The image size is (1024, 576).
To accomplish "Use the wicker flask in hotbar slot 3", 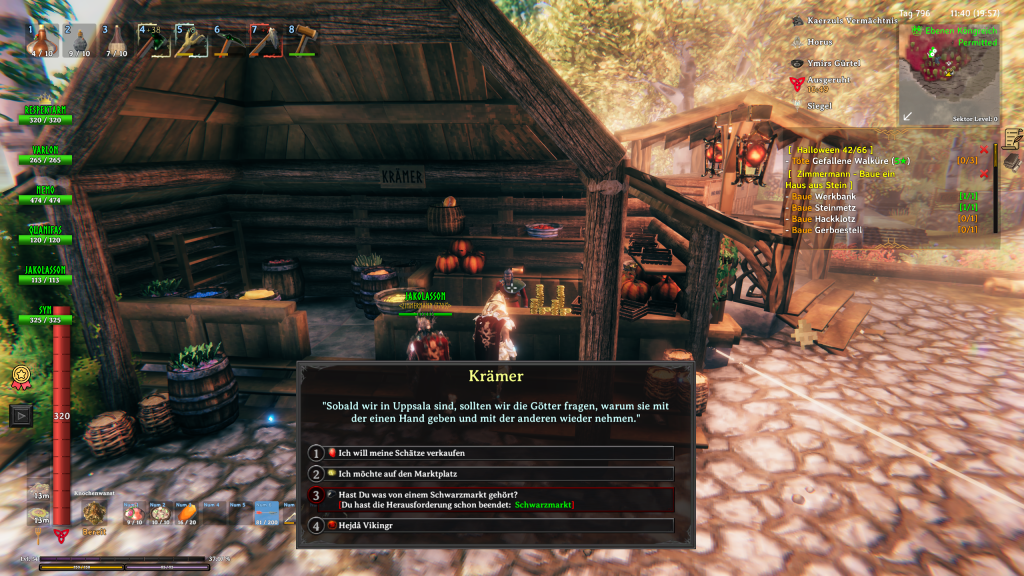I will (x=117, y=41).
